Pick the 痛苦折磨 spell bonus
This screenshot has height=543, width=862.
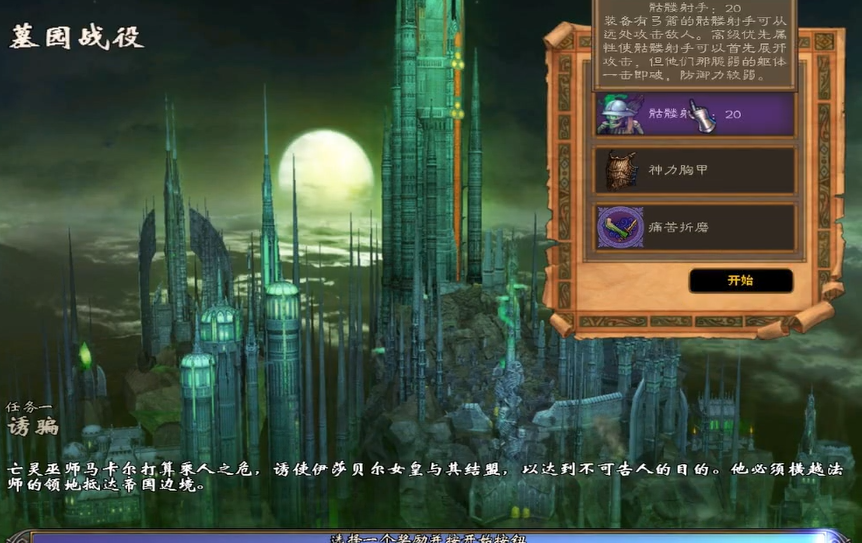[695, 227]
